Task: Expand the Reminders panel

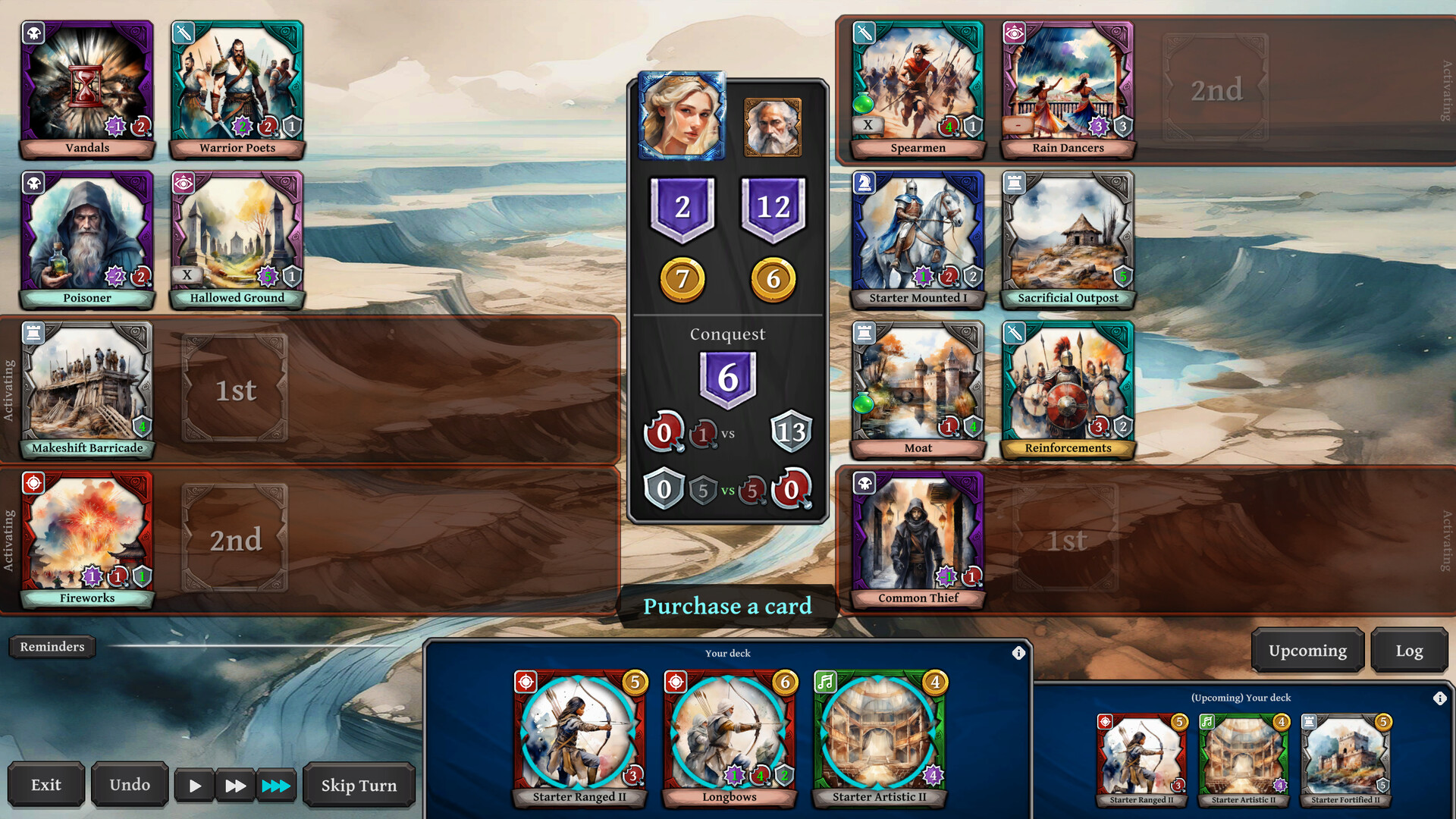Action: (x=52, y=647)
